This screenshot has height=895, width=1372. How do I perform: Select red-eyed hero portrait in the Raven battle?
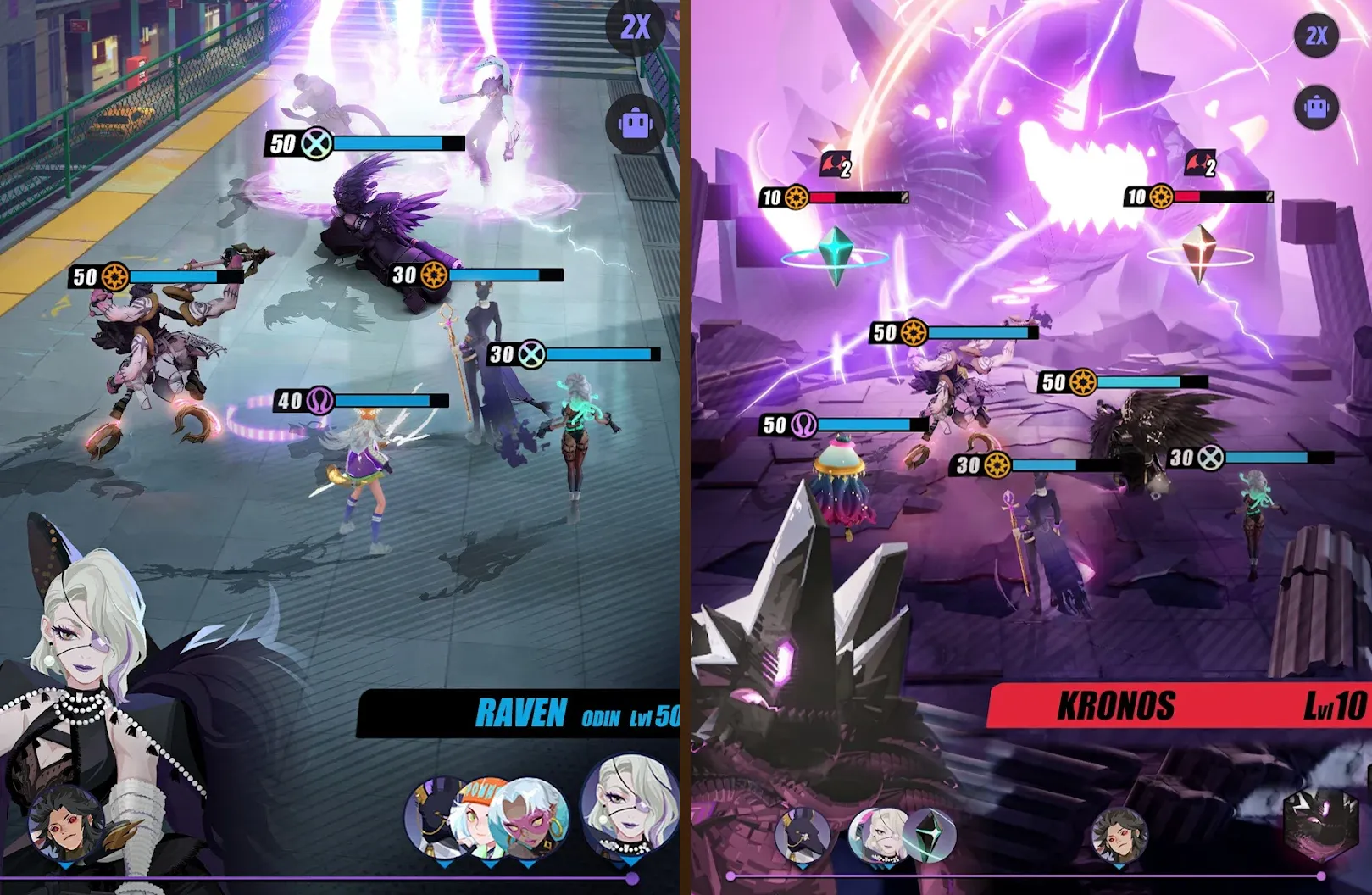(67, 824)
